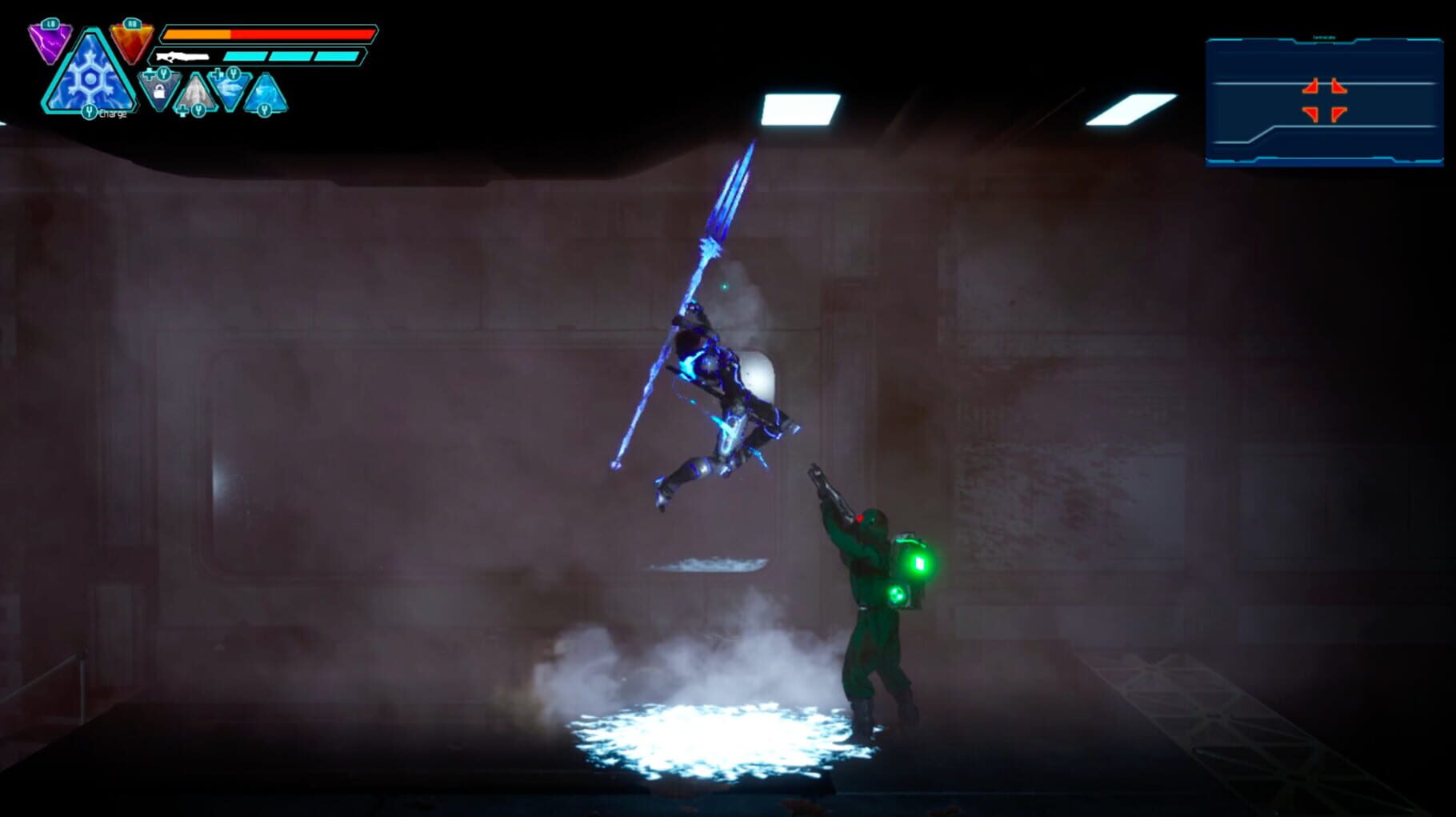Open the minimap title label
The image size is (1456, 817).
1324,37
